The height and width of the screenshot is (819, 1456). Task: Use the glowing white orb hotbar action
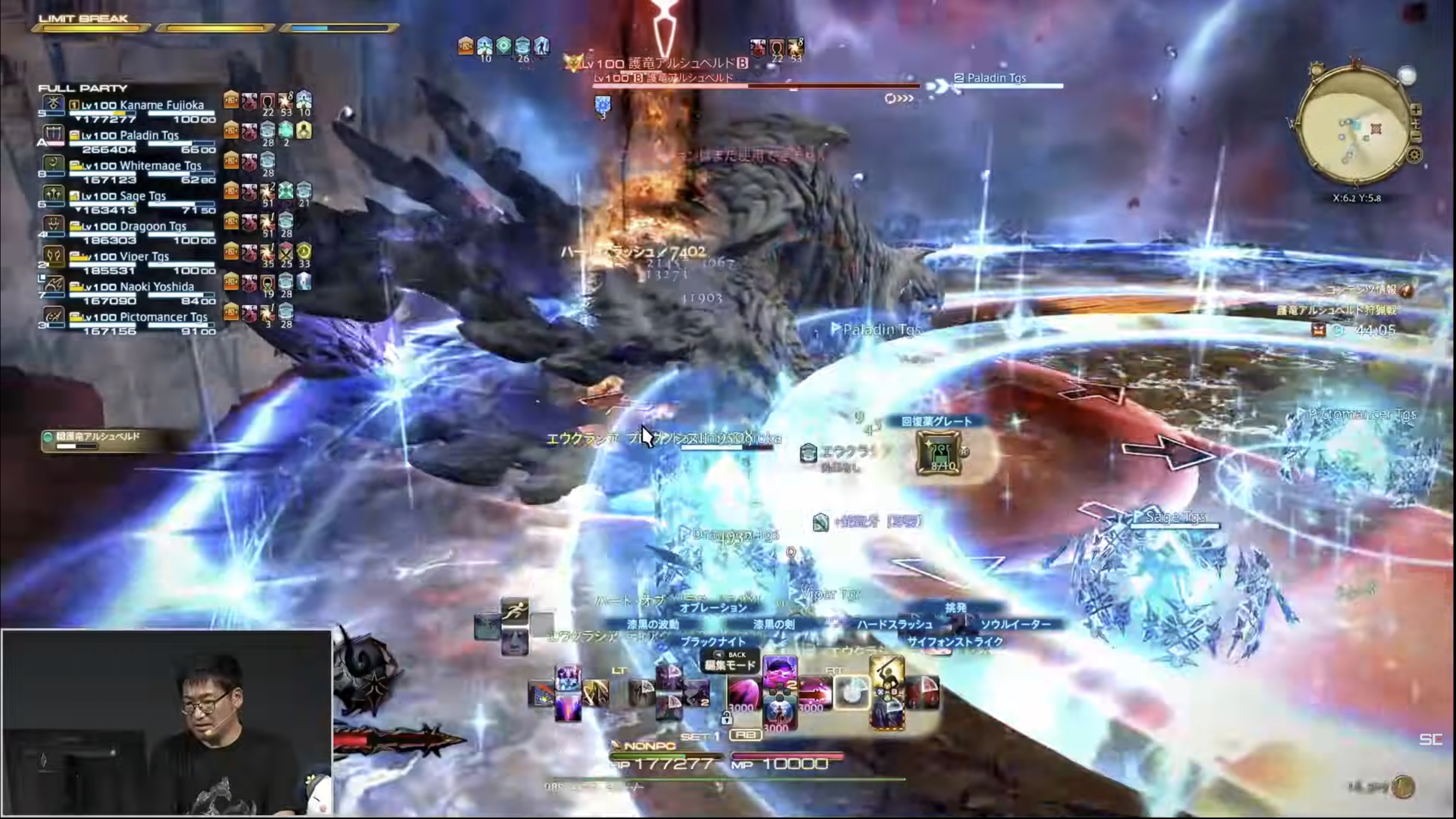pyautogui.click(x=852, y=692)
